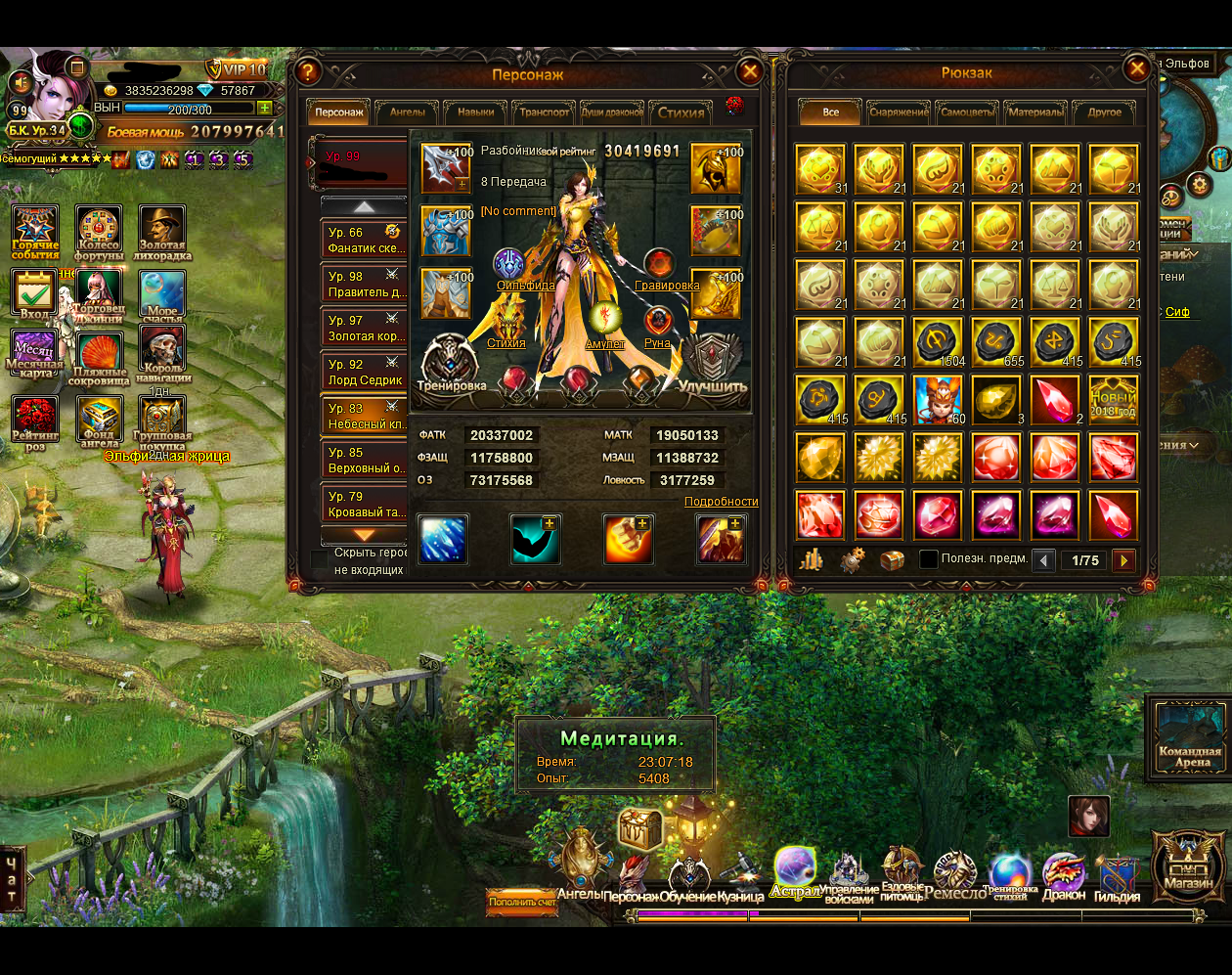
Task: Click the Улучшить button
Action: click(x=713, y=364)
